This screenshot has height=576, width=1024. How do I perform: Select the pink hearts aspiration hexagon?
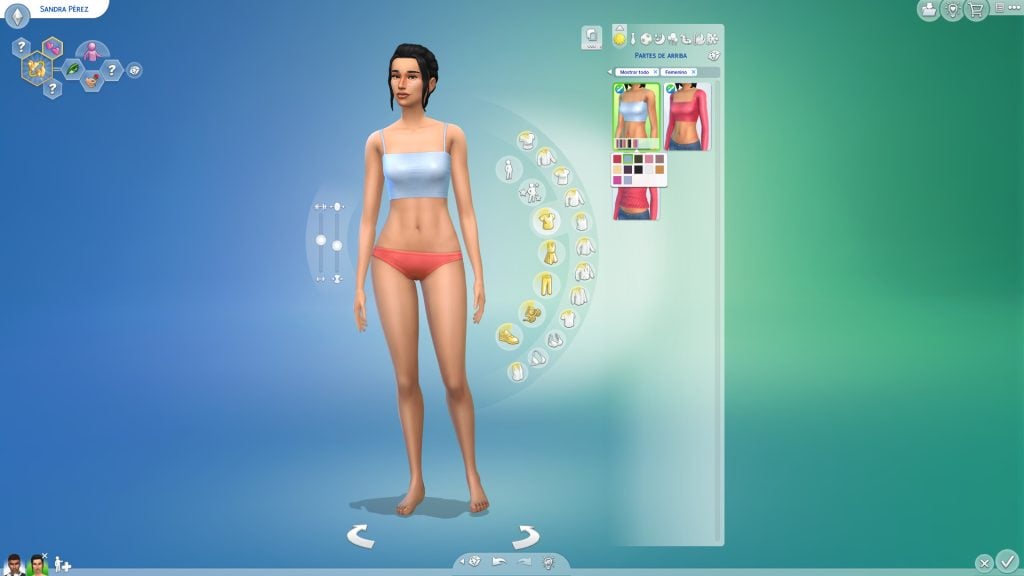click(x=52, y=47)
